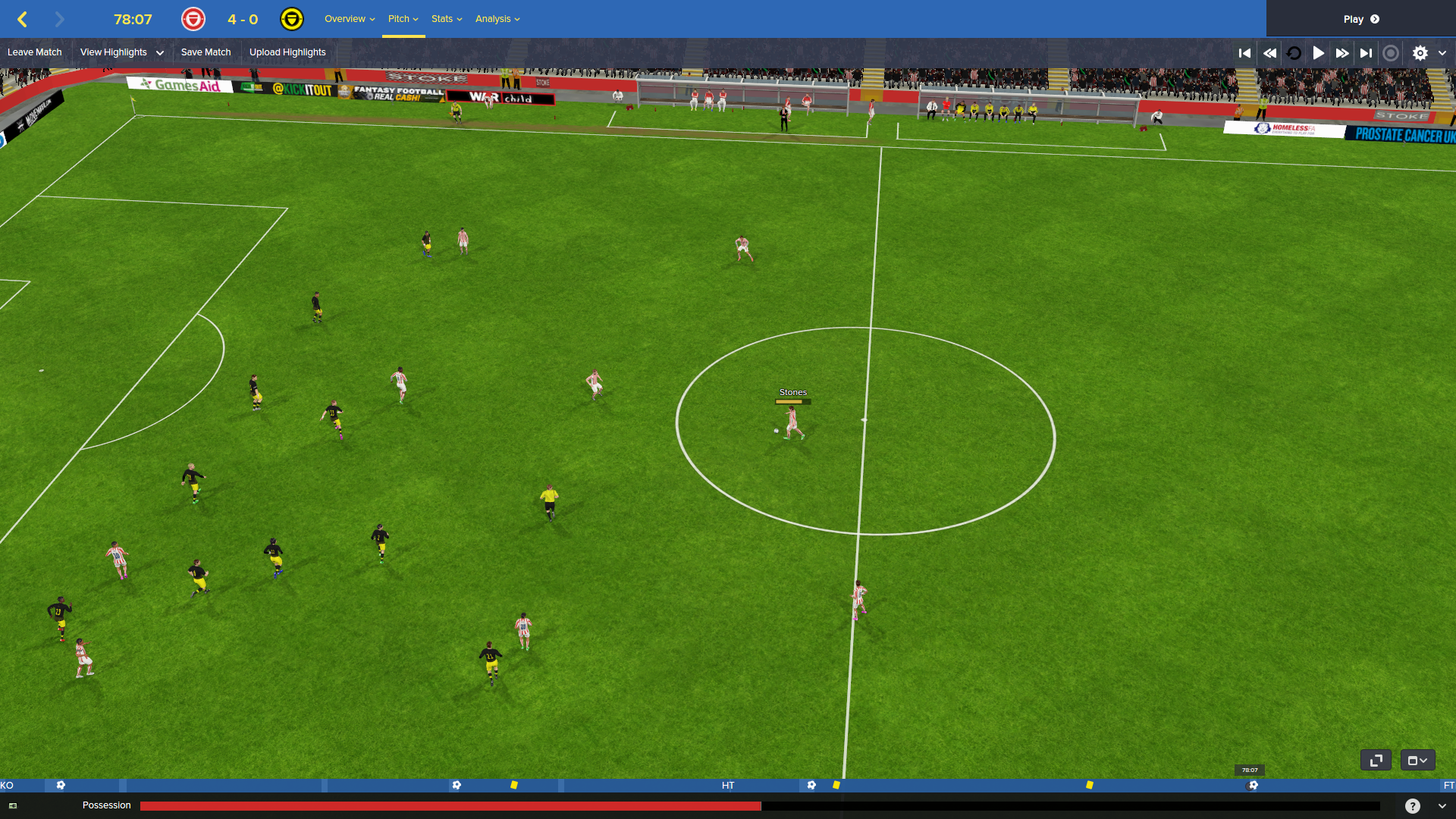Image resolution: width=1456 pixels, height=819 pixels.
Task: Toggle the full-screen expand icon
Action: (1376, 760)
